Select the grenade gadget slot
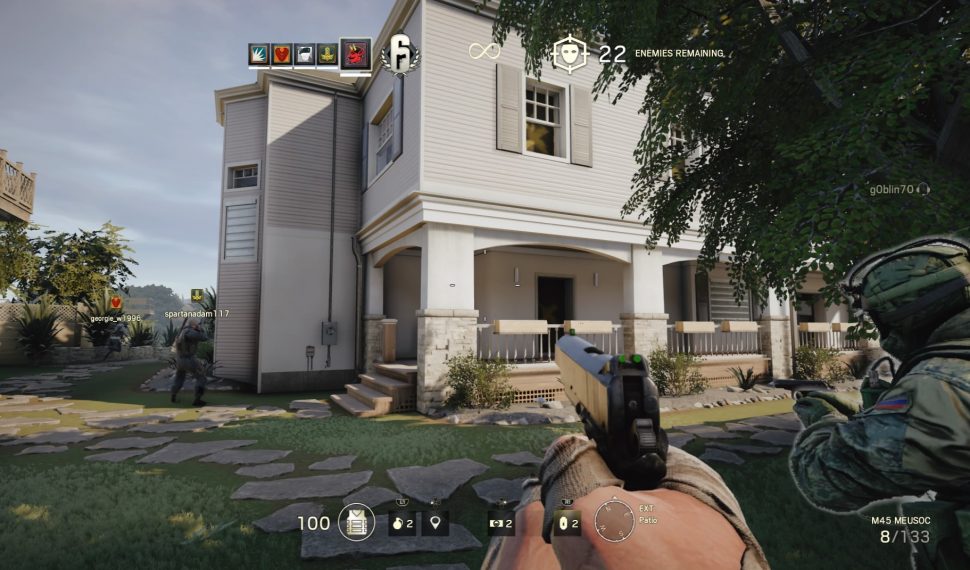This screenshot has width=970, height=570. 402,522
